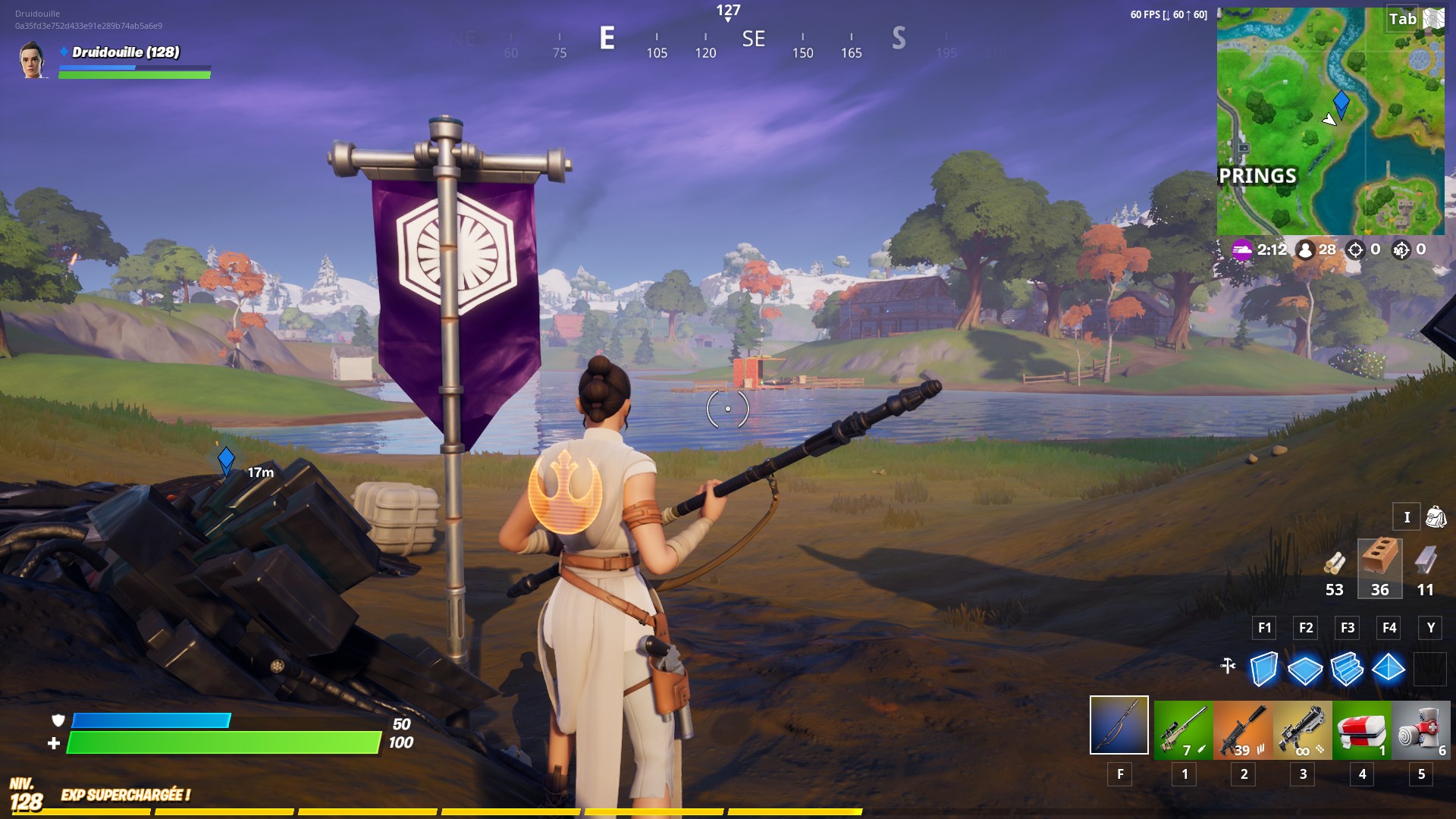
Task: Open the backpack inventory icon
Action: click(x=1438, y=516)
